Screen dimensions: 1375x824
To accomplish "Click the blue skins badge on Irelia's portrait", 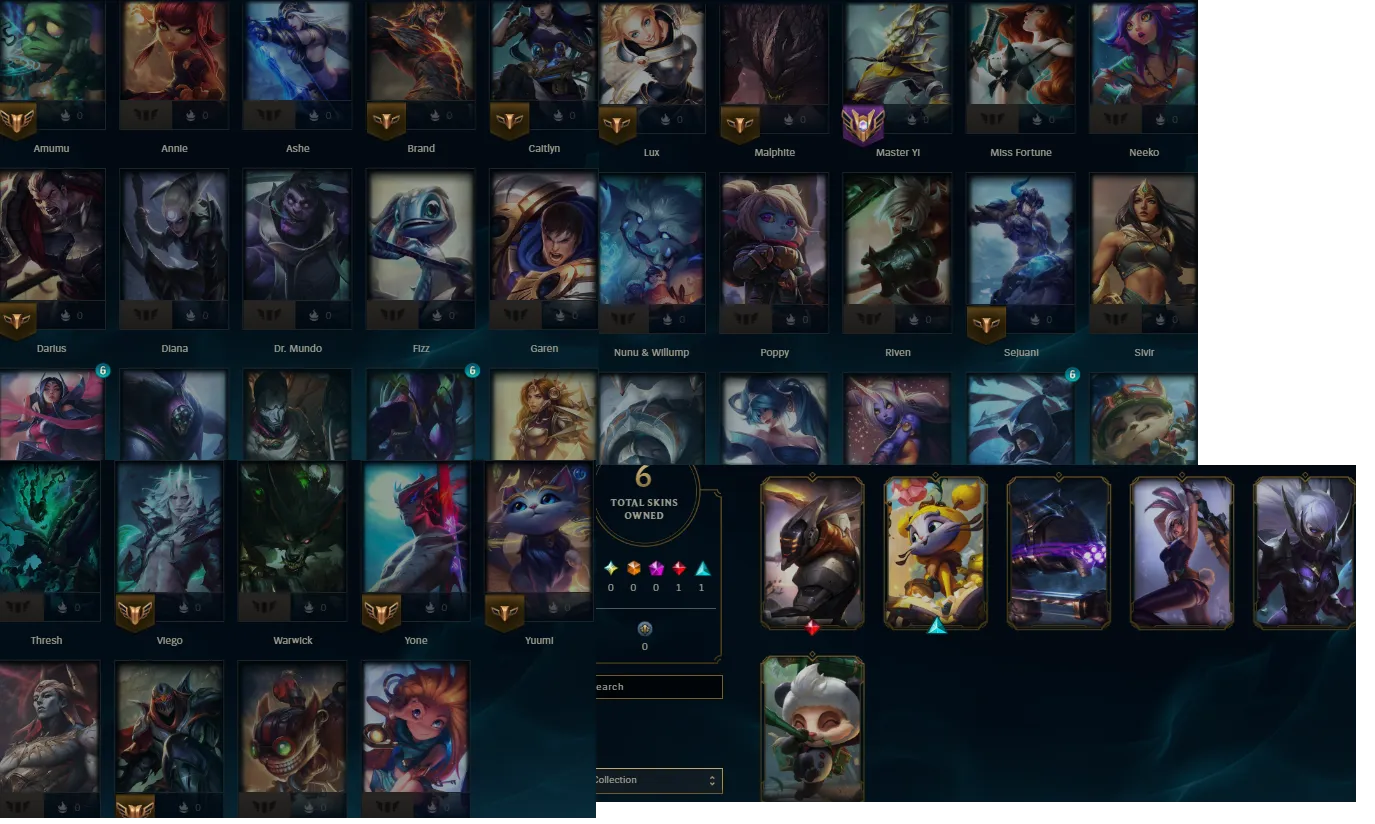I will 101,370.
